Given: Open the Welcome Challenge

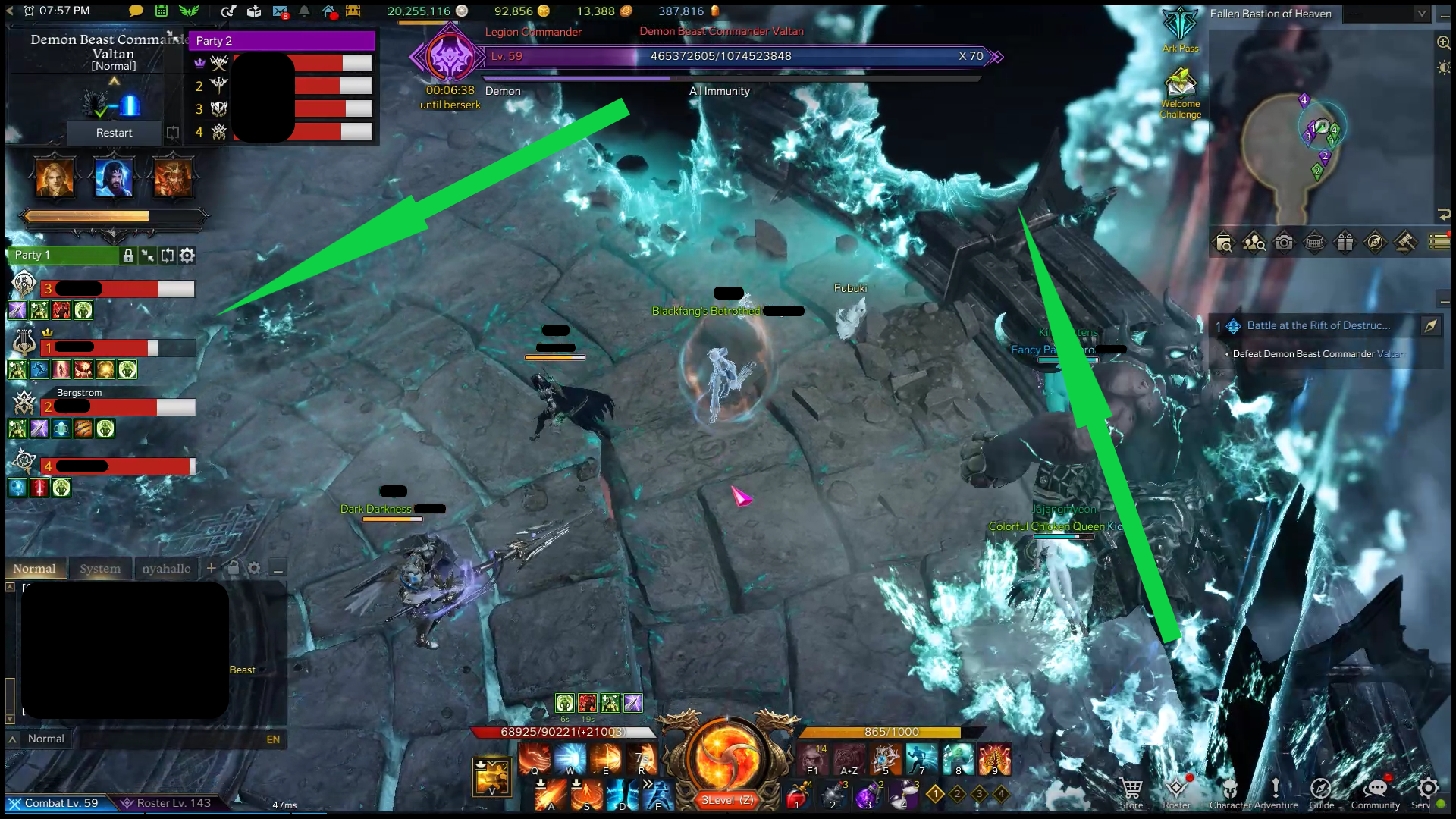Looking at the screenshot, I should [1180, 89].
